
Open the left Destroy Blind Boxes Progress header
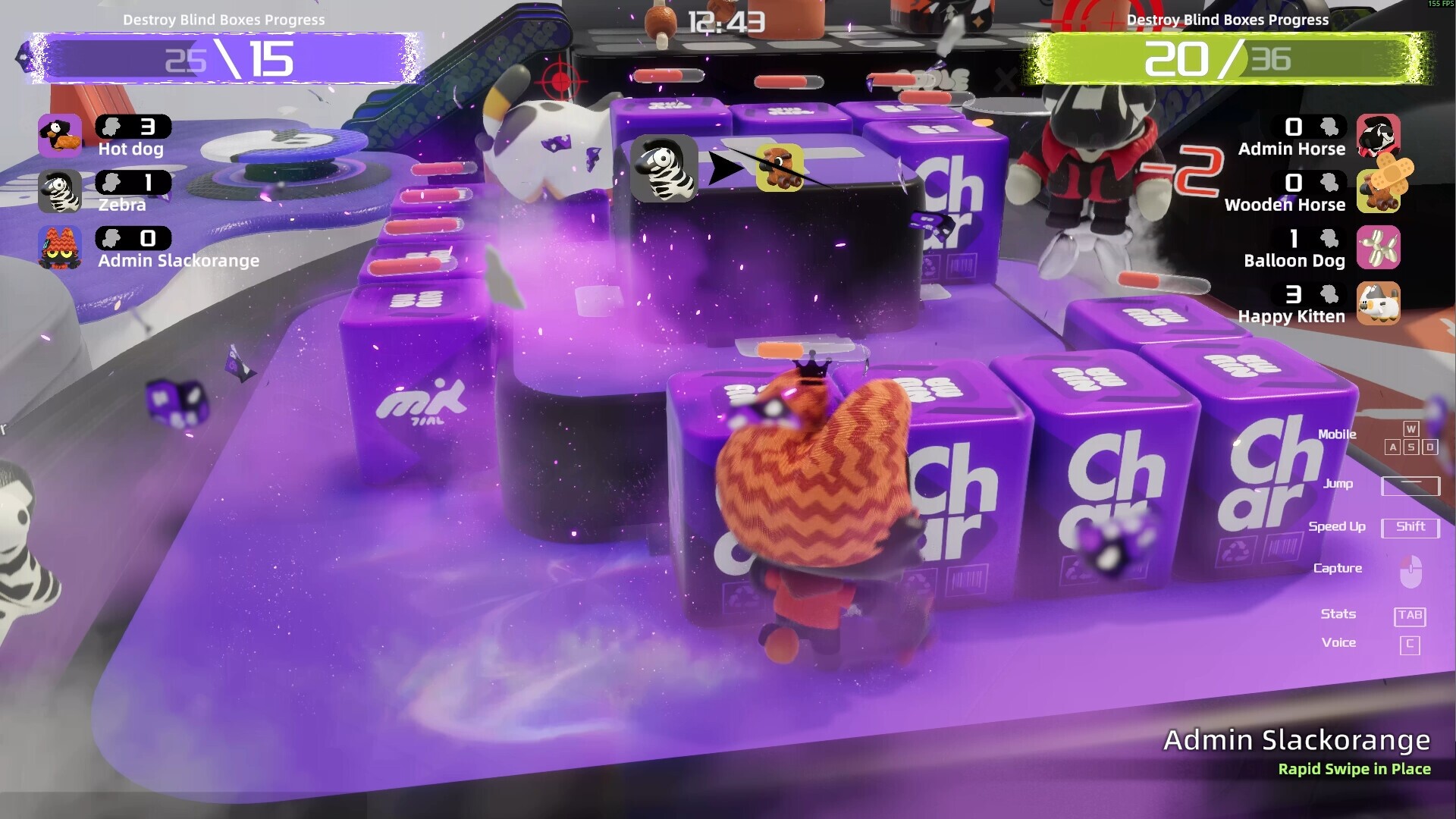coord(224,20)
